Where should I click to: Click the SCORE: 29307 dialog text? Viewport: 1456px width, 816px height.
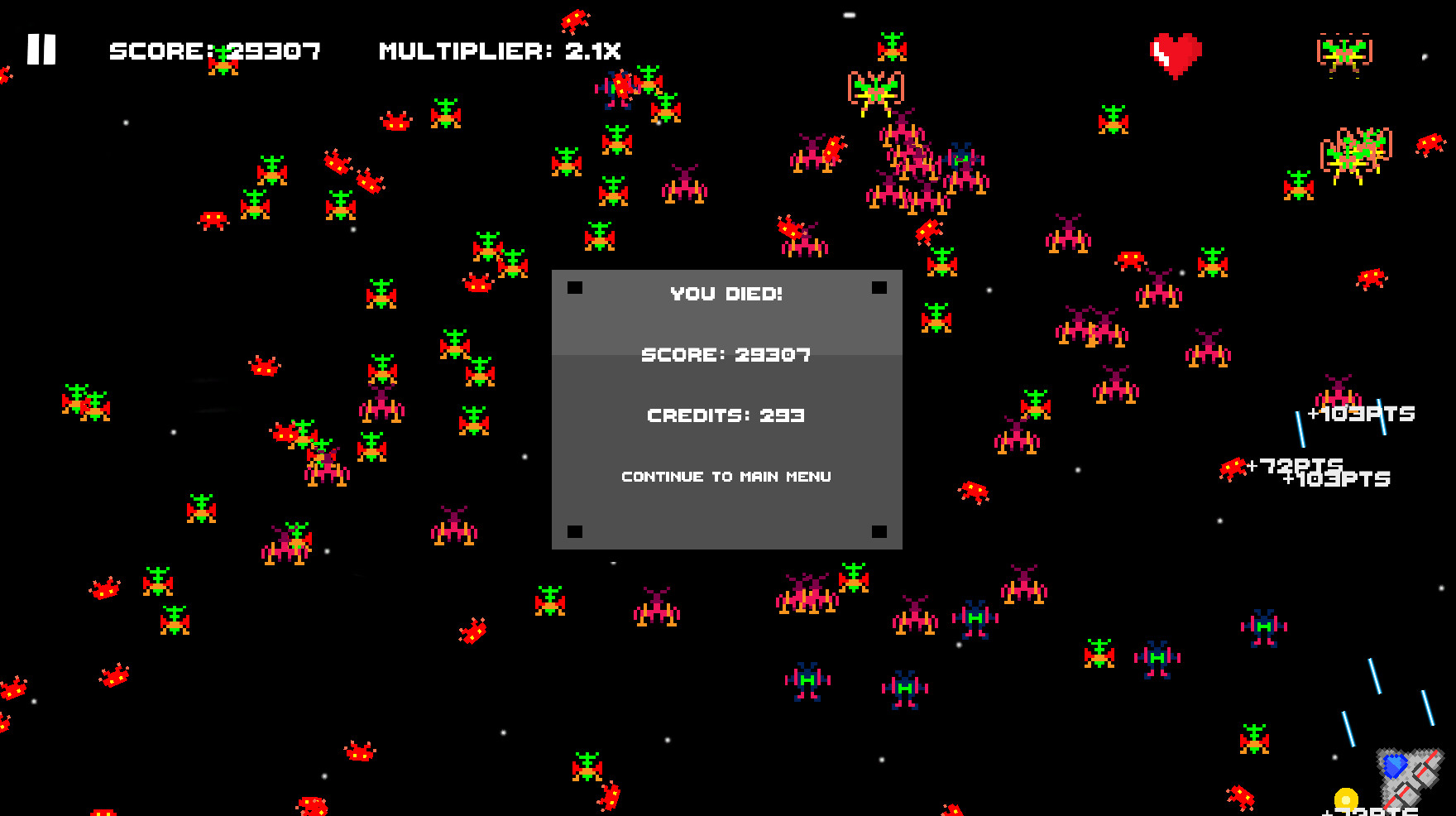726,354
